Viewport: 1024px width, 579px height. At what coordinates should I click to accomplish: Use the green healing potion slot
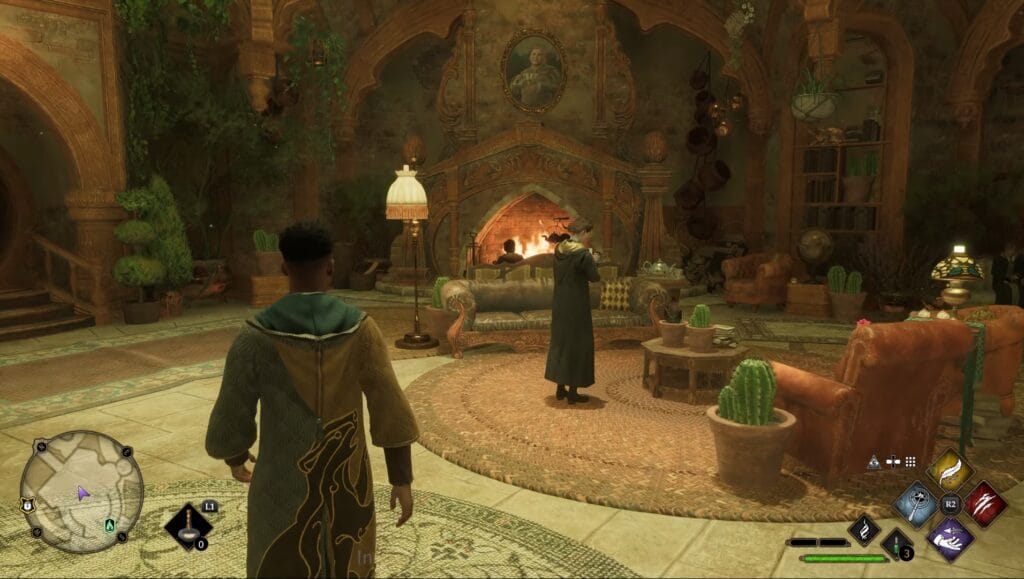(x=896, y=545)
